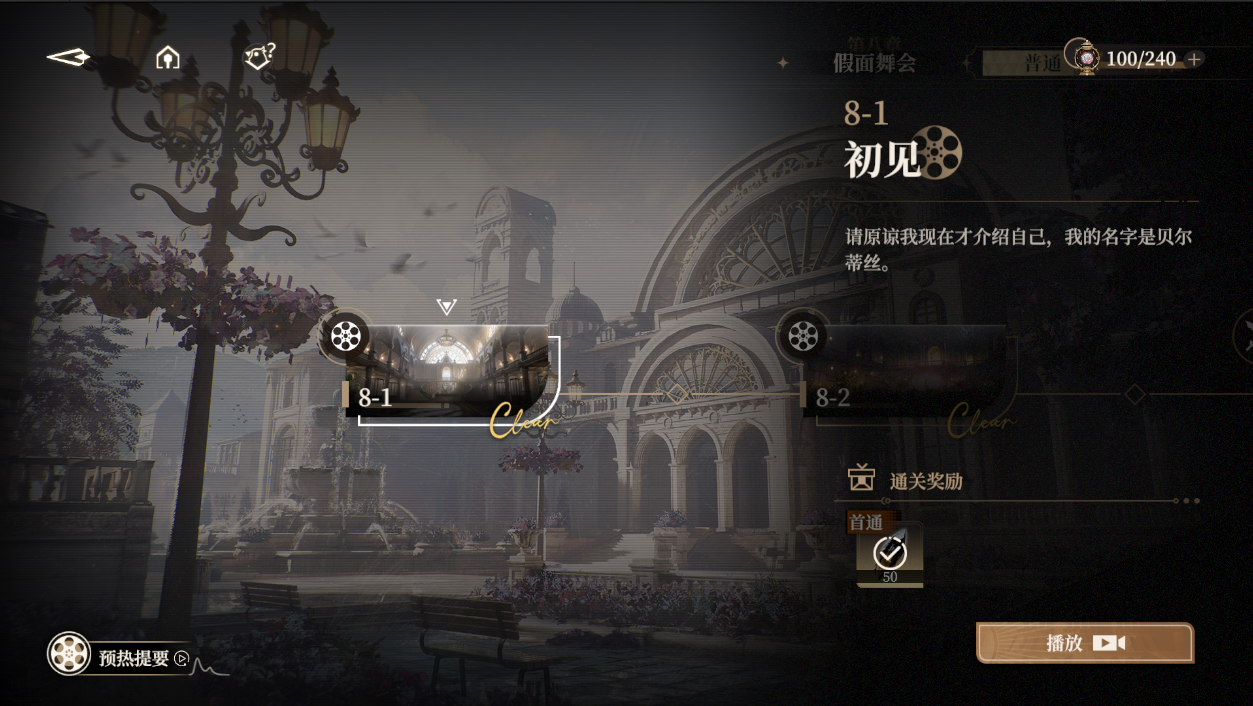Play the story with the 播放 button
The height and width of the screenshot is (706, 1253).
(1085, 643)
